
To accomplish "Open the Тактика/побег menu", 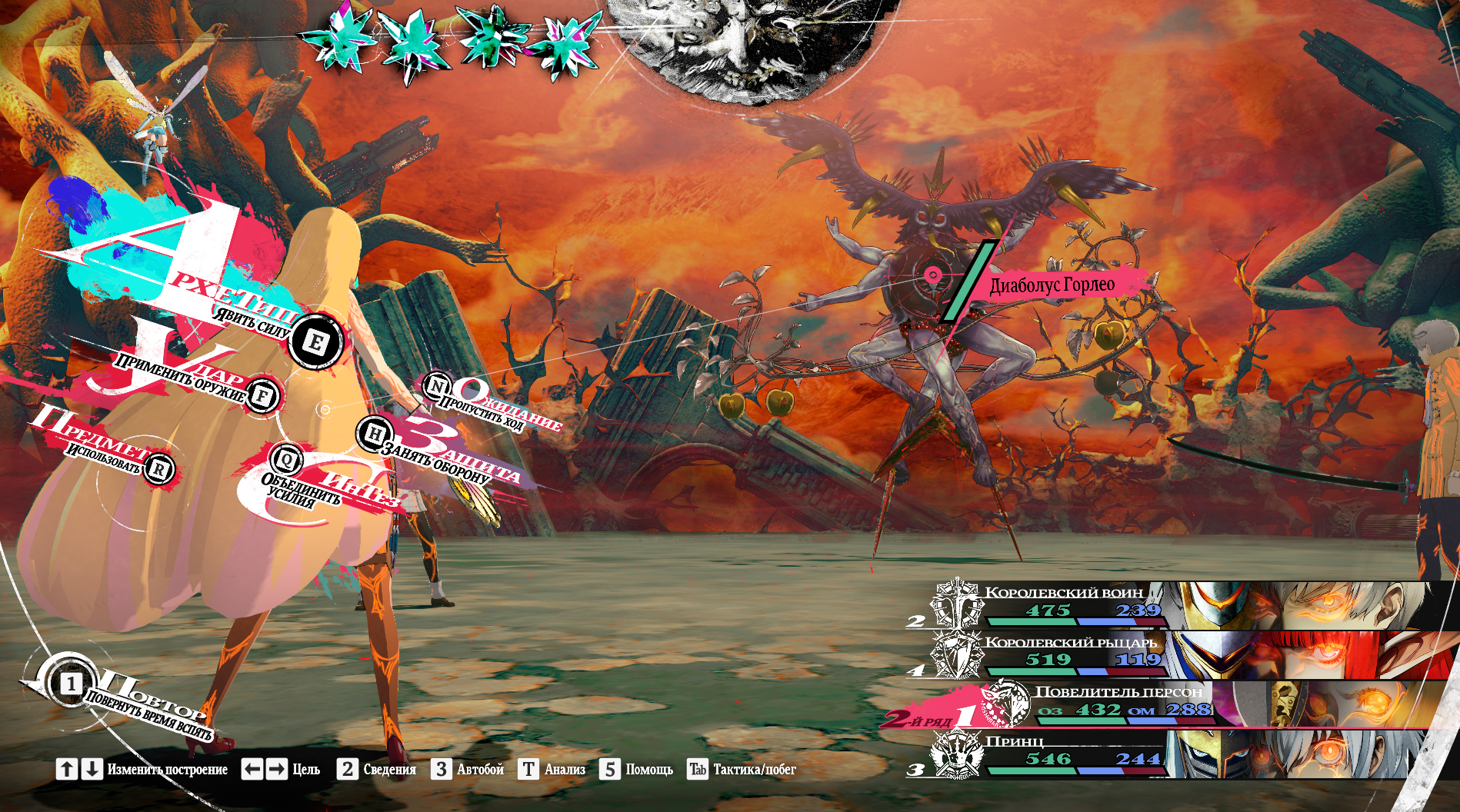I will 741,769.
